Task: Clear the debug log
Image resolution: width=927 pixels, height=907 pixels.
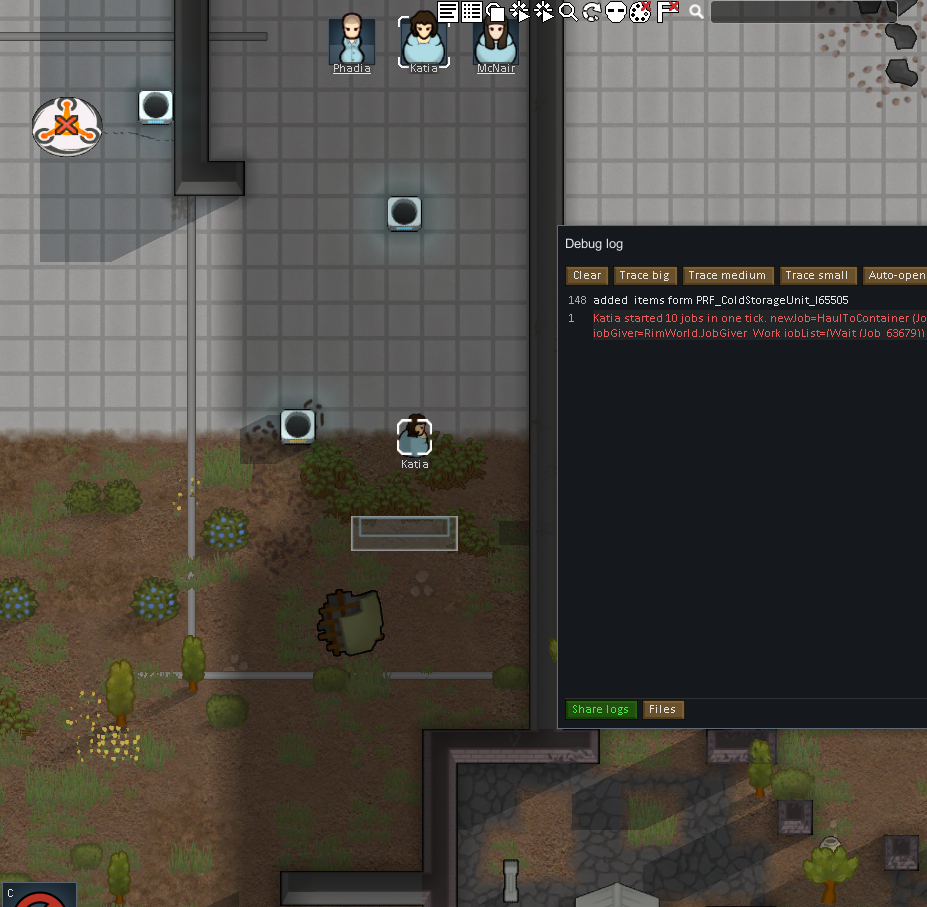Action: coord(587,275)
